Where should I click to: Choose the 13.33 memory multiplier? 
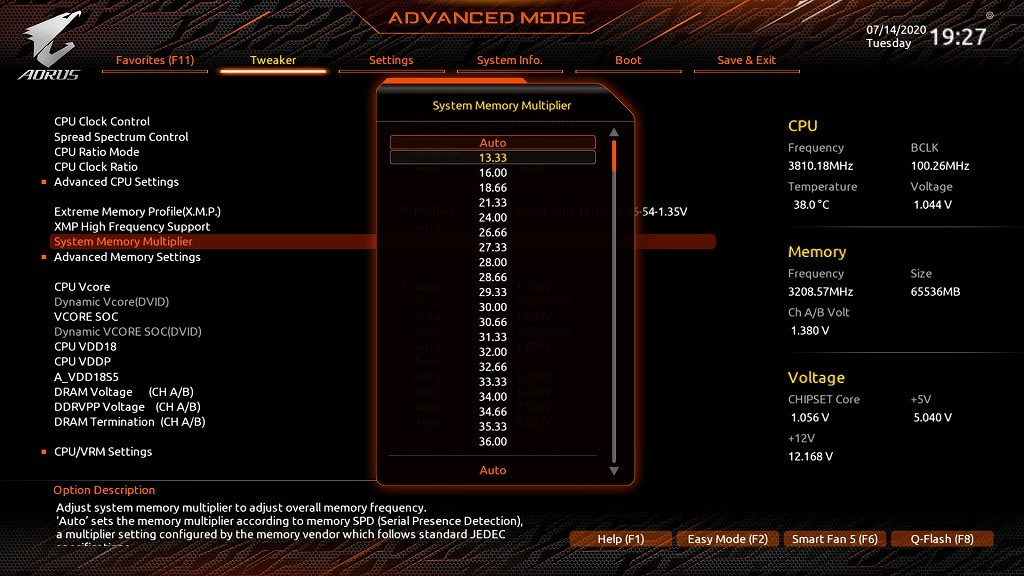tap(493, 157)
